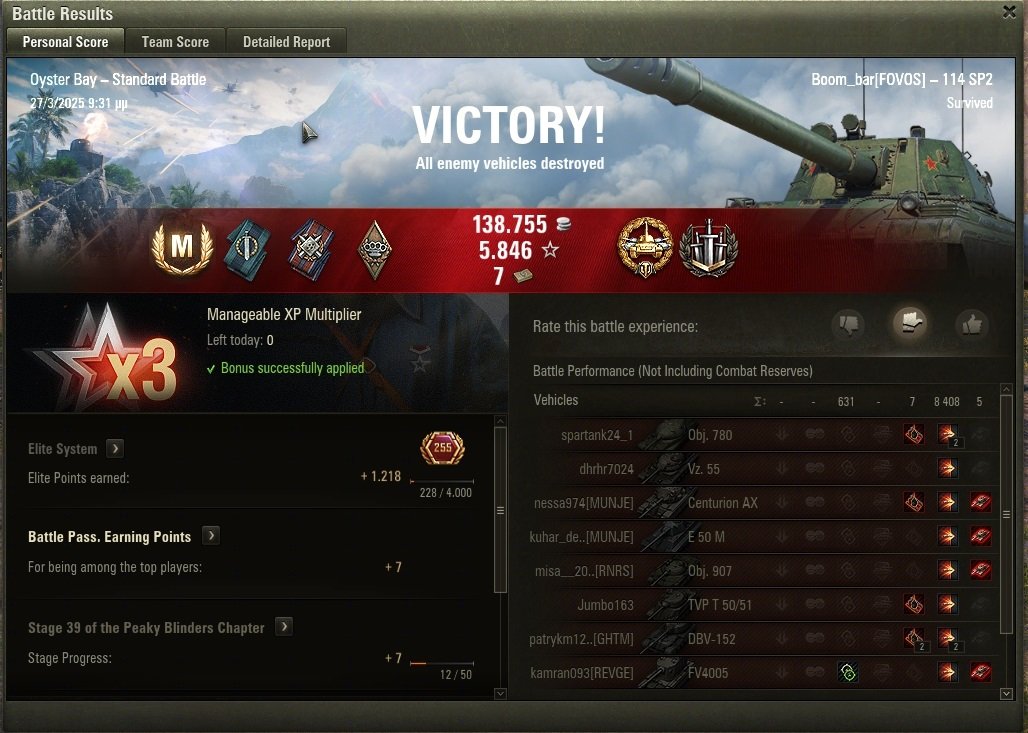The image size is (1028, 733).
Task: Rate the battle with thumbs up
Action: (971, 325)
